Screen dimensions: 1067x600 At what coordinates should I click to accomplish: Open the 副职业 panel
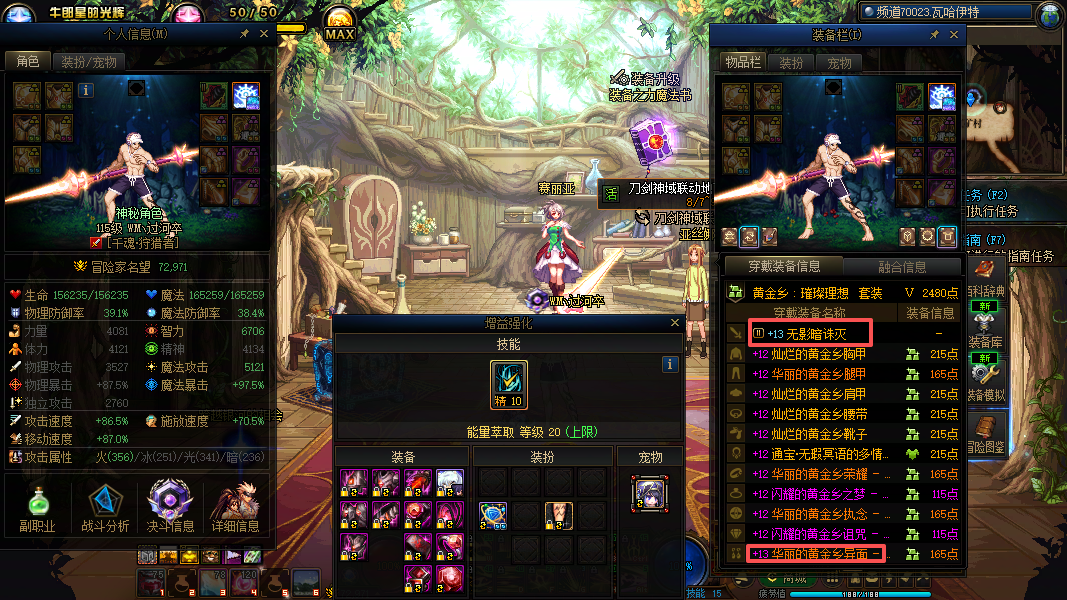(x=37, y=507)
